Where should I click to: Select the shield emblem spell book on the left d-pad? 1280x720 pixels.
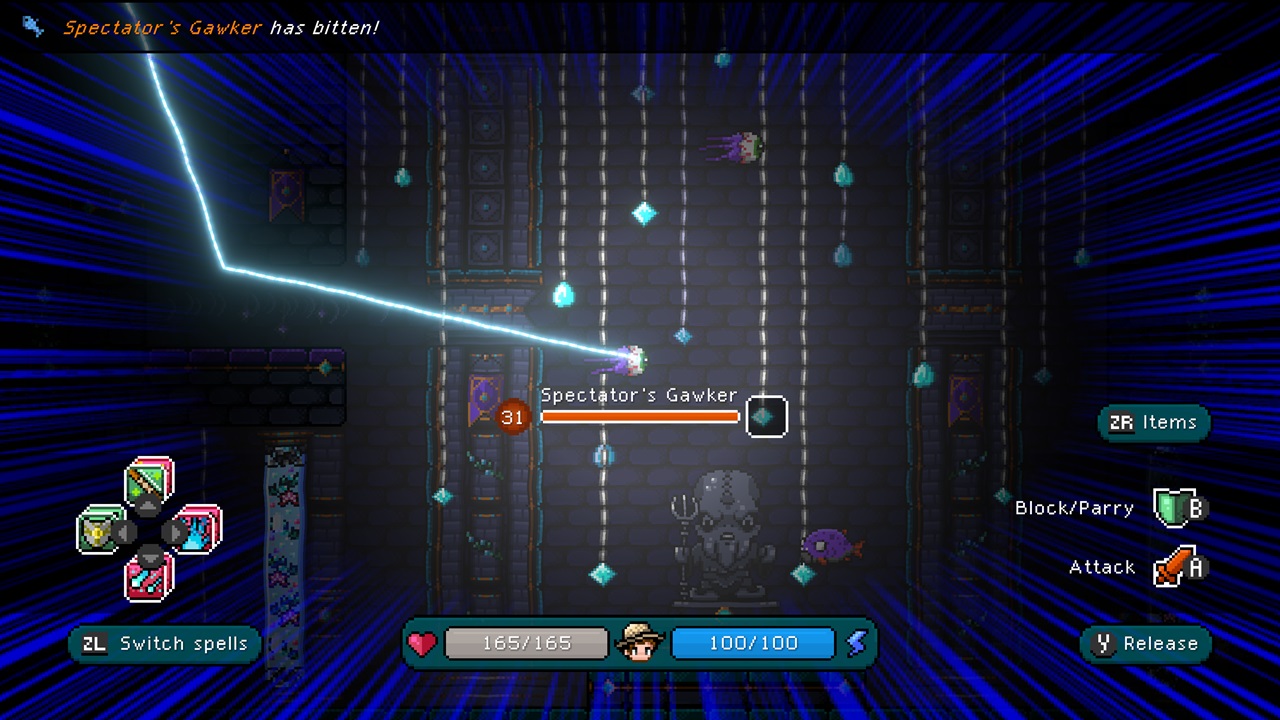click(x=98, y=531)
